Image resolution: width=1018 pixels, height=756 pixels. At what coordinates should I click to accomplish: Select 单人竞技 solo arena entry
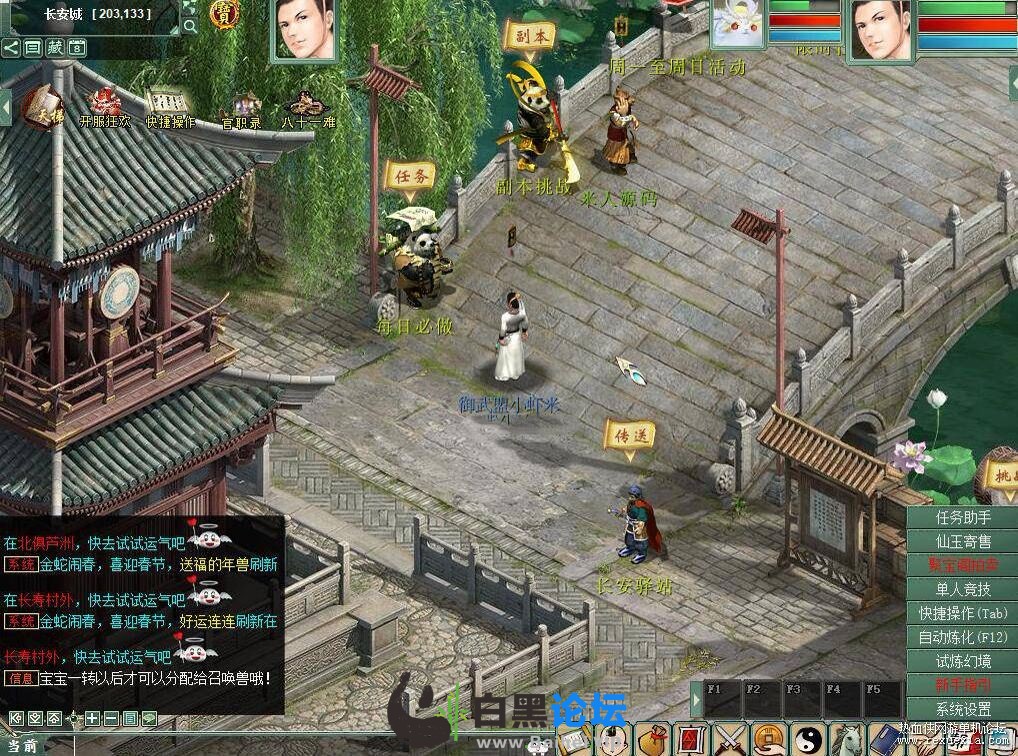point(963,589)
